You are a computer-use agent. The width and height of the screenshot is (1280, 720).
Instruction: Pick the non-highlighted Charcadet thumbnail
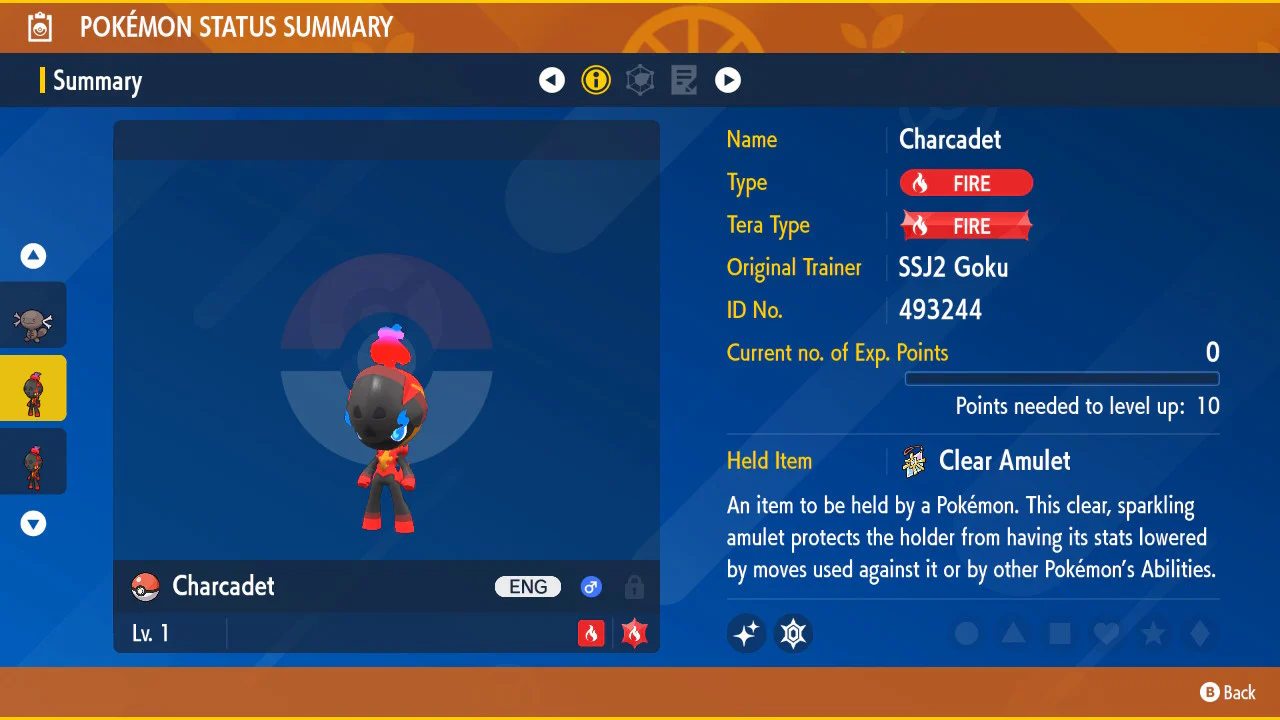coord(33,461)
